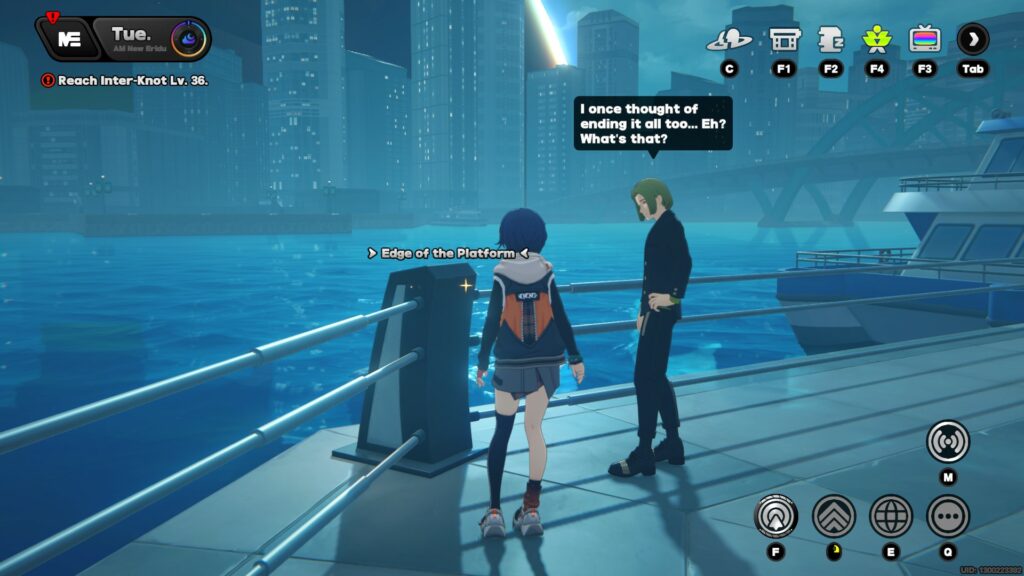
Task: Select the Reach Inter-Knot Lv. 36 objective
Action: coord(125,80)
